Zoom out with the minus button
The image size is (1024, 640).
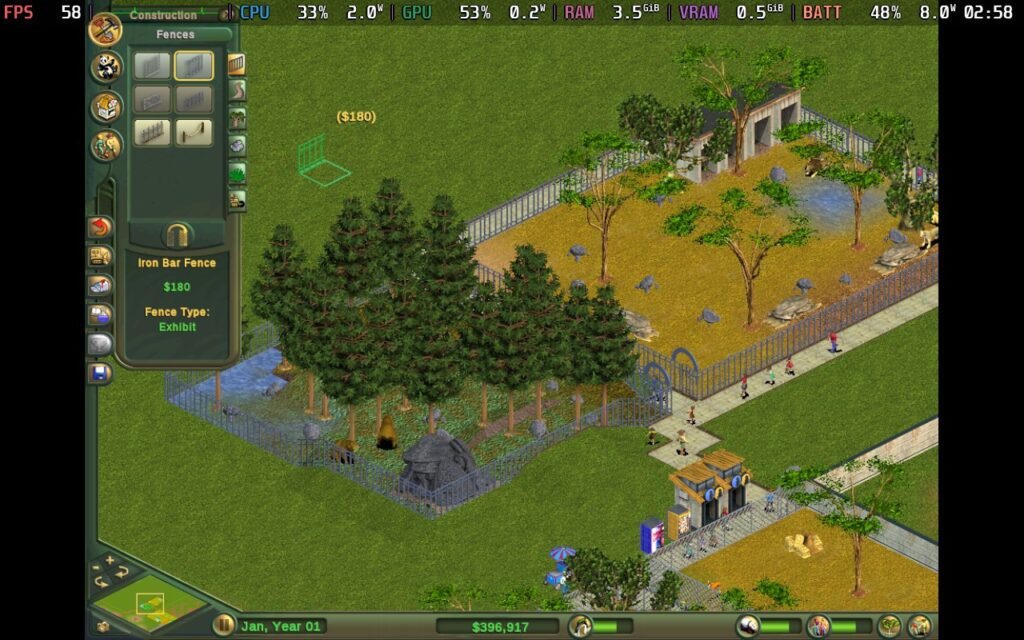pos(98,569)
